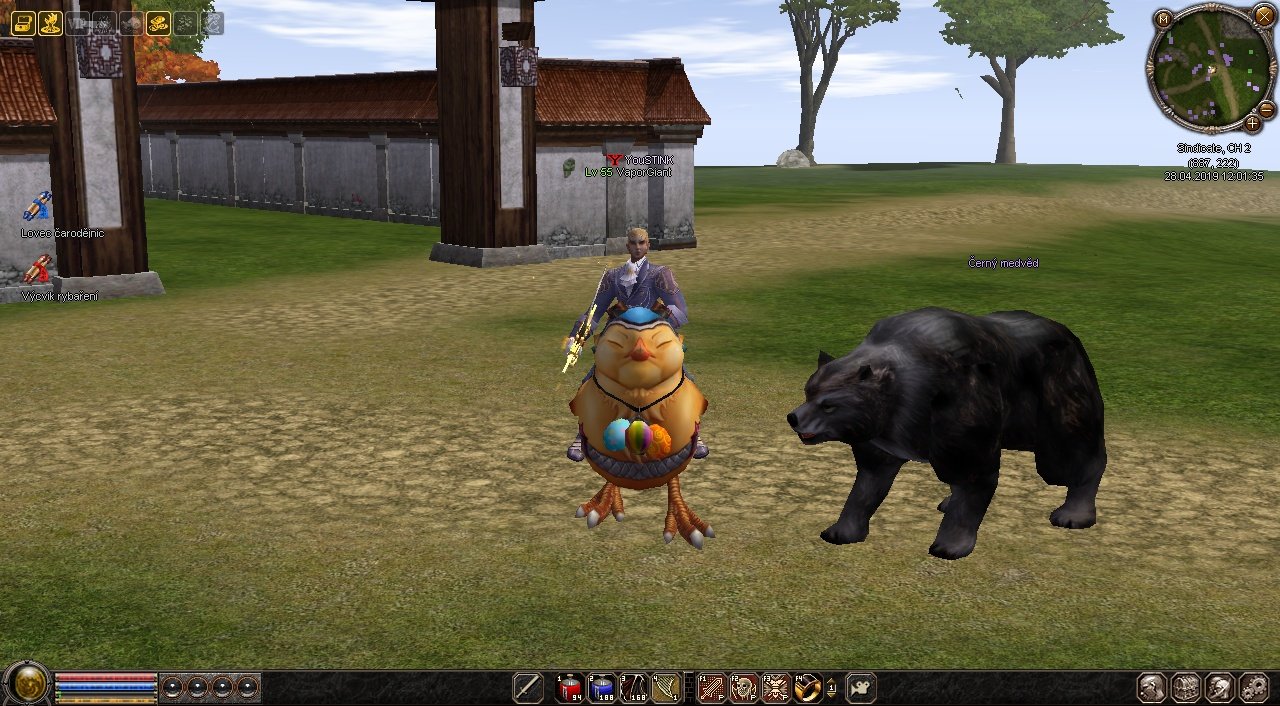Image resolution: width=1280 pixels, height=706 pixels.
Task: Open the Výcvik rybaření quest scroll
Action: (x=38, y=270)
